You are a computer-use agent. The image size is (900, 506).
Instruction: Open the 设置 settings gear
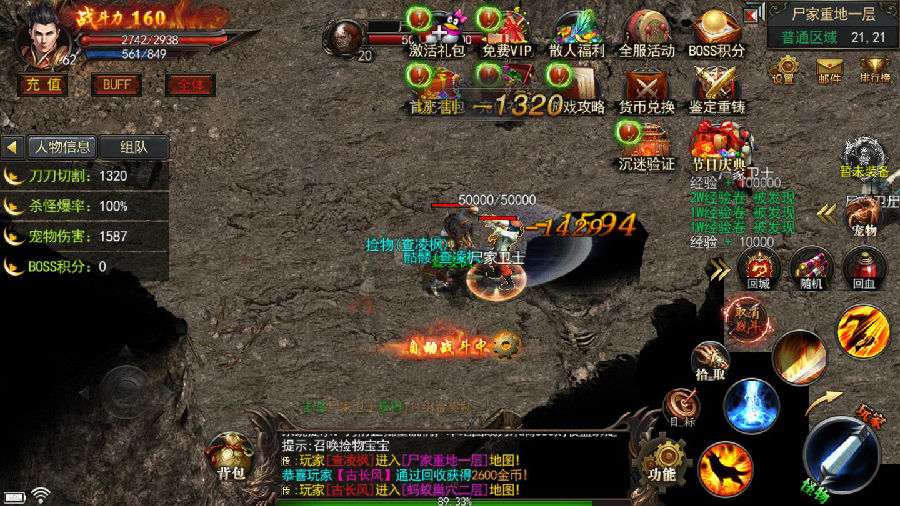tap(782, 69)
